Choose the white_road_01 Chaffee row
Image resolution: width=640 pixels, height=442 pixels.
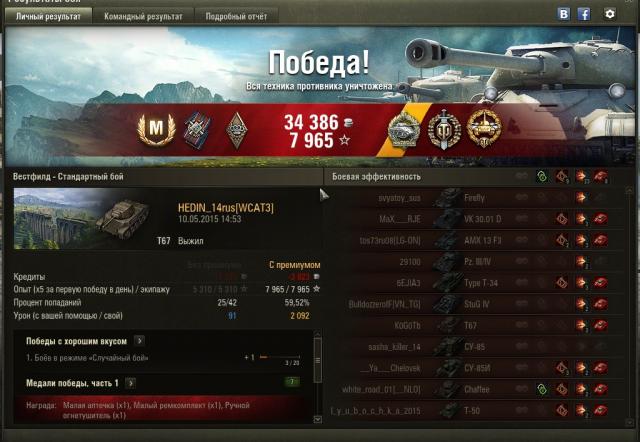coord(470,388)
